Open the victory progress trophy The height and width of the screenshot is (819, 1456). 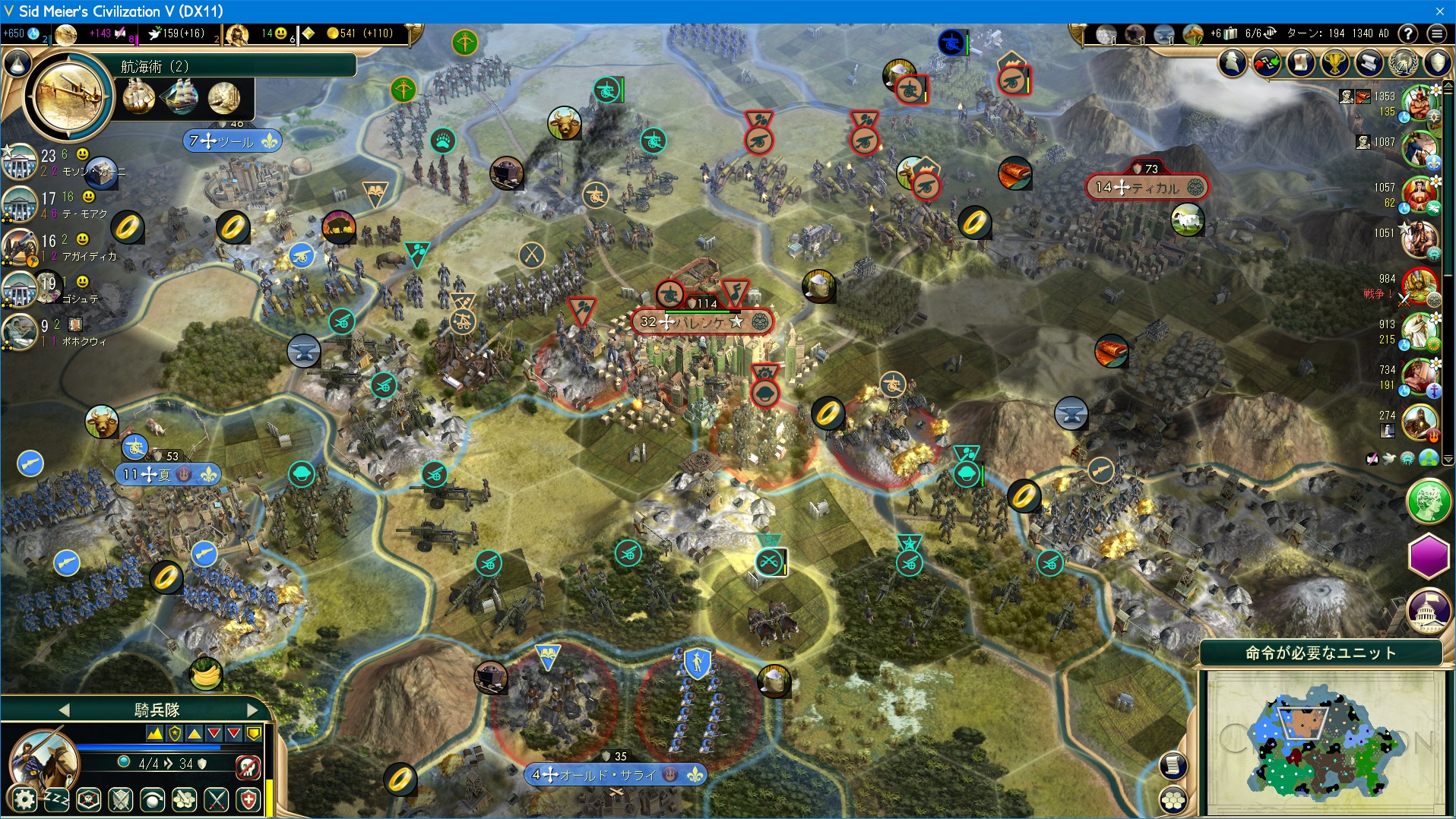(1334, 63)
